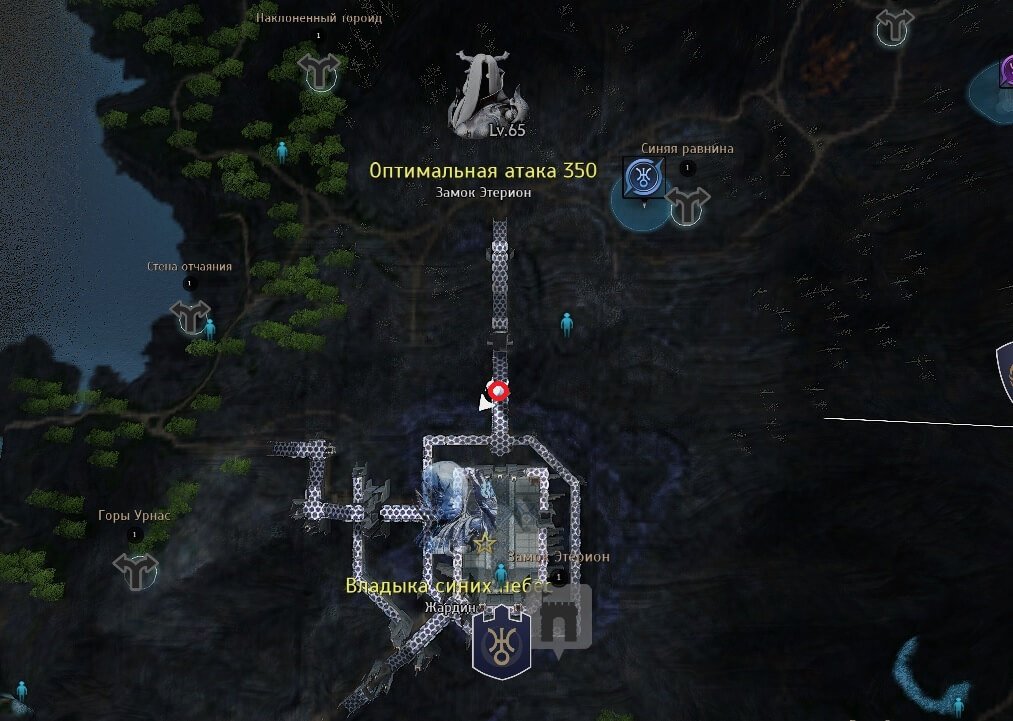Viewport: 1013px width, 721px height.
Task: Select the Горы Урнас node marker
Action: tap(135, 570)
